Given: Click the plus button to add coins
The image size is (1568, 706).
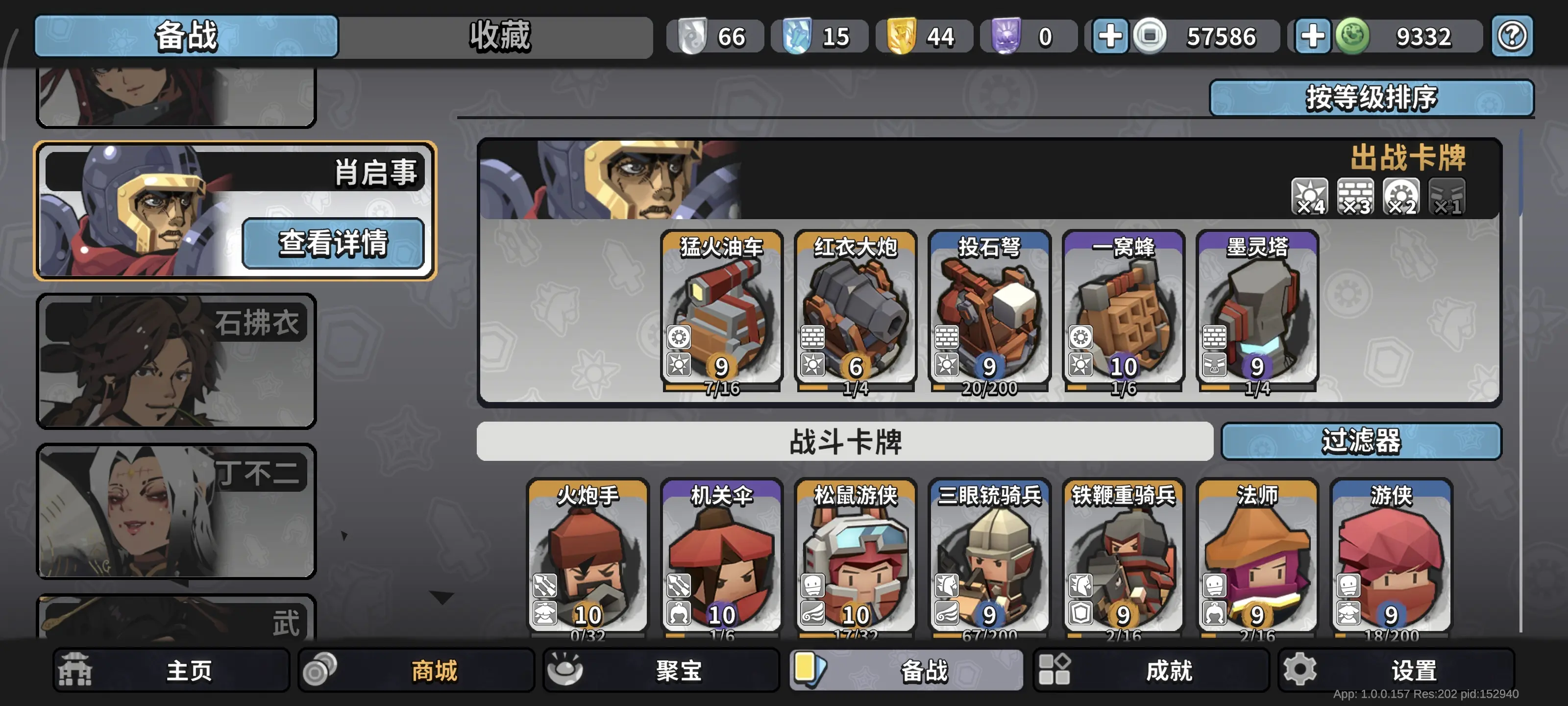Looking at the screenshot, I should point(1111,36).
